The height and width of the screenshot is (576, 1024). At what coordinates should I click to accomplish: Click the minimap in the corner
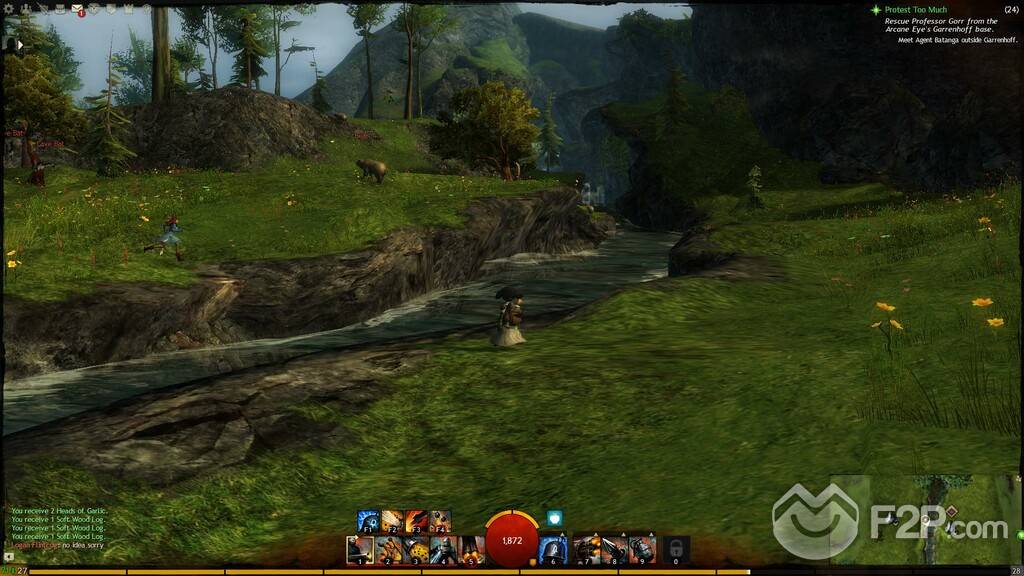[x=925, y=520]
